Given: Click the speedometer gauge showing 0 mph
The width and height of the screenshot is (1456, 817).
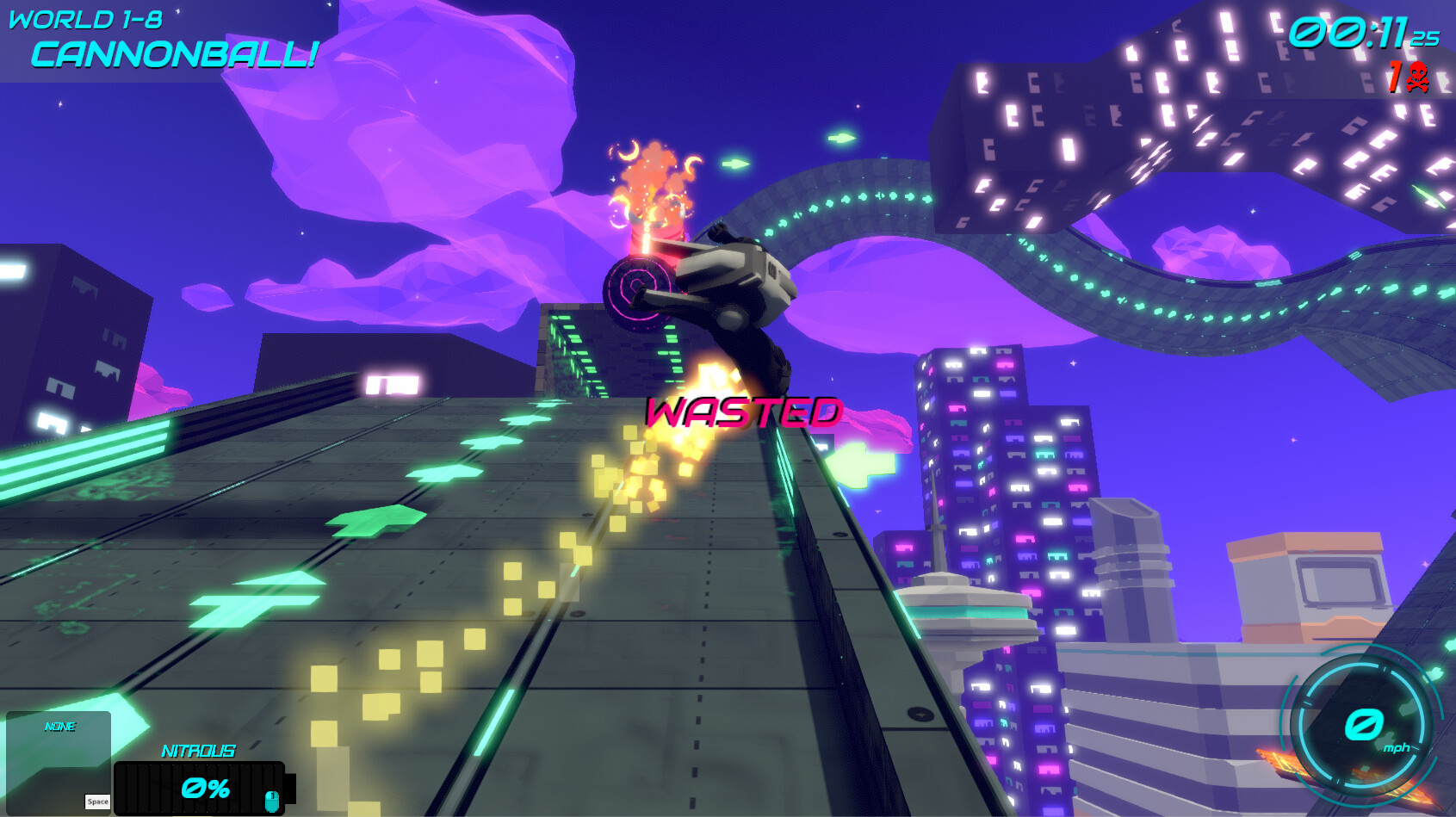Looking at the screenshot, I should pyautogui.click(x=1365, y=724).
